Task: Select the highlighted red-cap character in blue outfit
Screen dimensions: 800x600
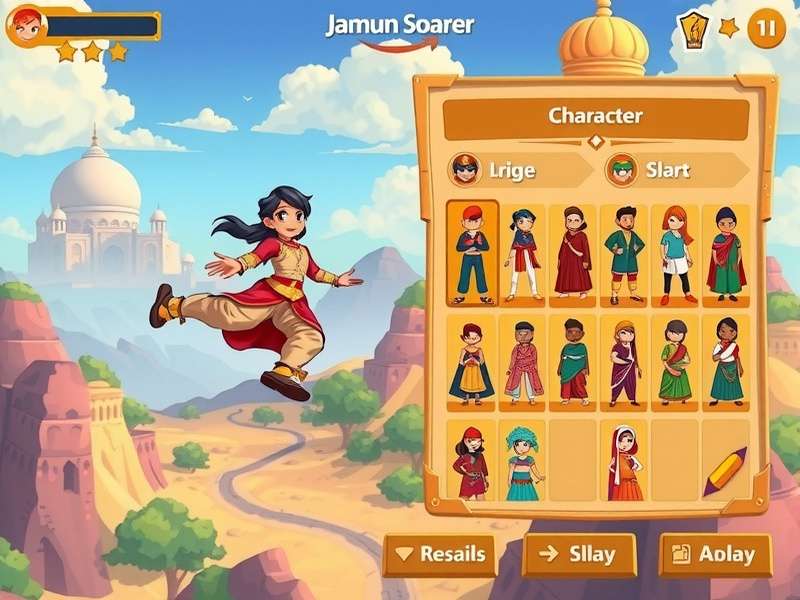Action: point(472,254)
